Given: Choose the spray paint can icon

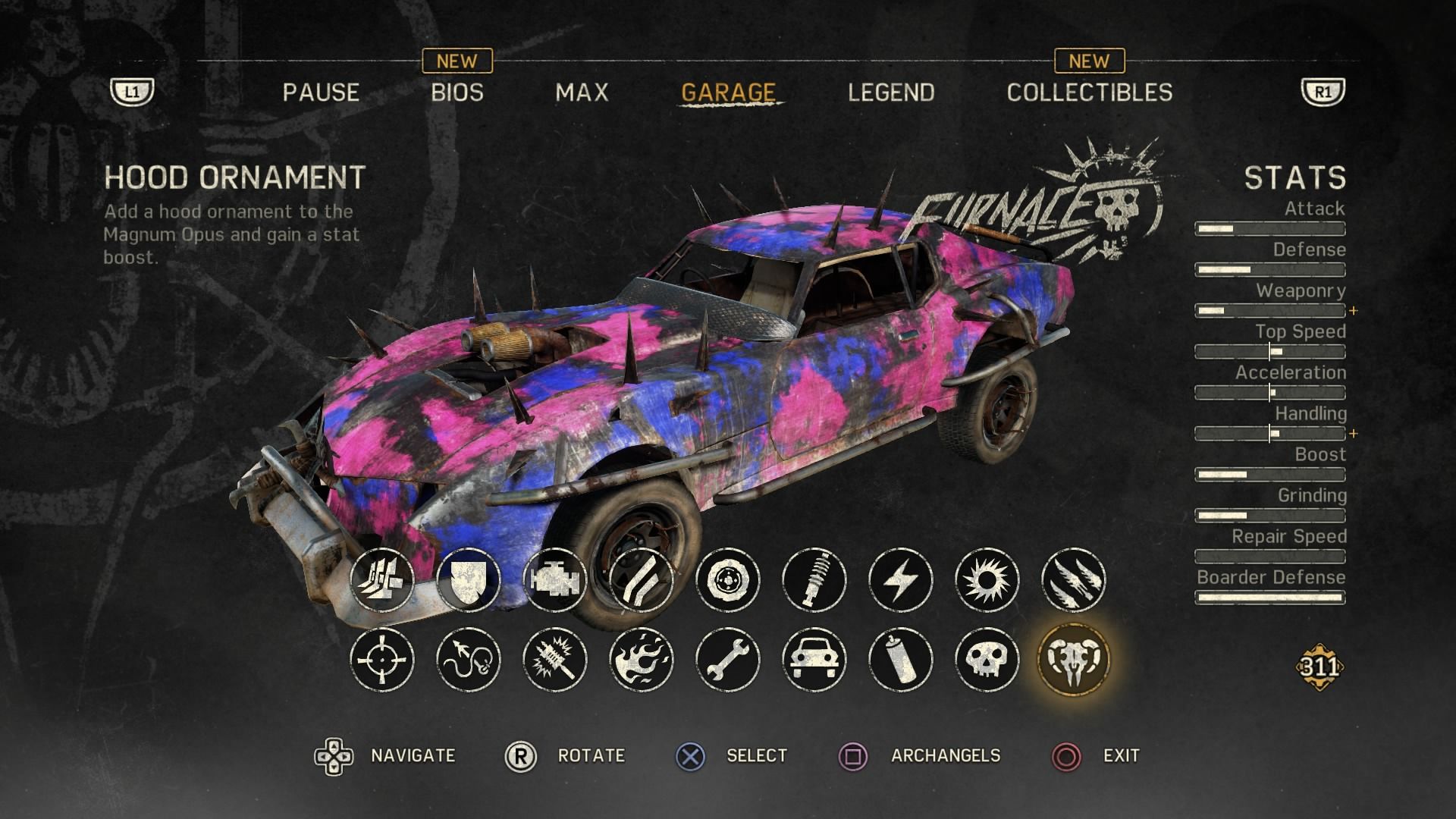Looking at the screenshot, I should (901, 660).
